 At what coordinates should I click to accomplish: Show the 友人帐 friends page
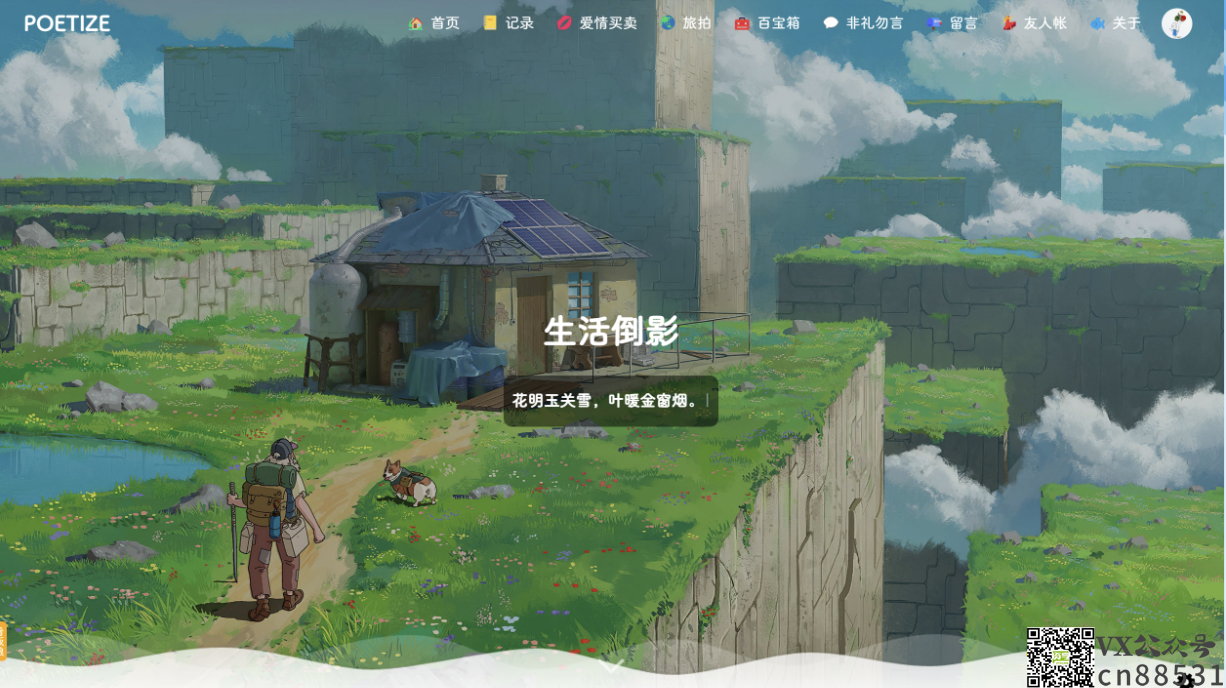coord(1034,23)
